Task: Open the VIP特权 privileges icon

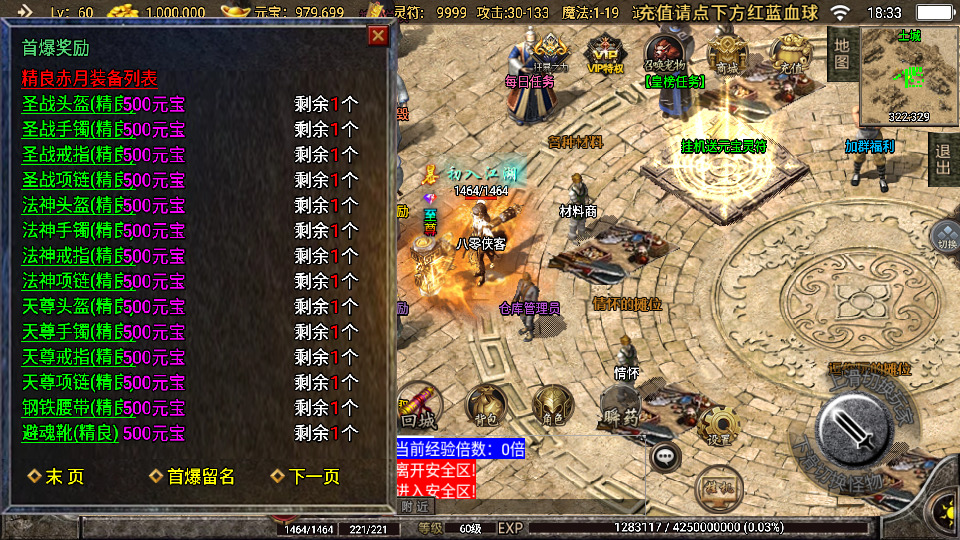Action: 604,55
